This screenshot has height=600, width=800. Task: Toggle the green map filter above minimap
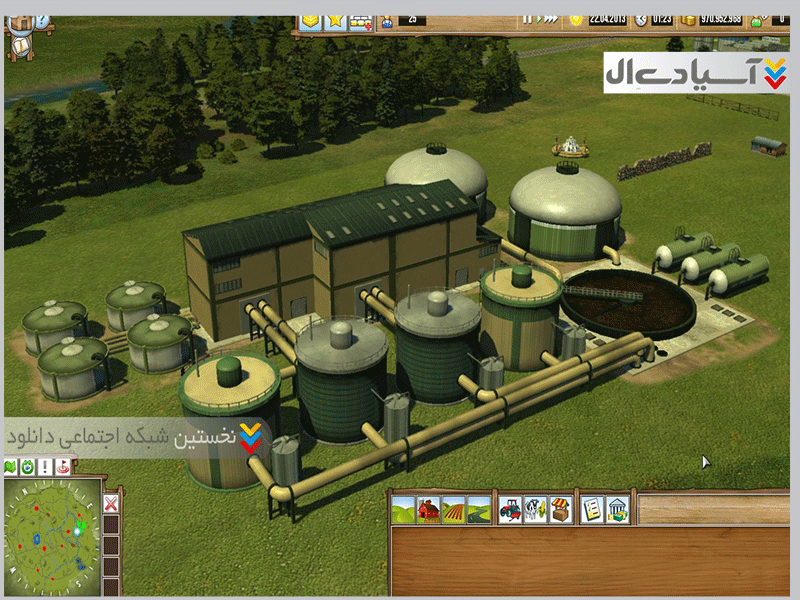click(11, 467)
